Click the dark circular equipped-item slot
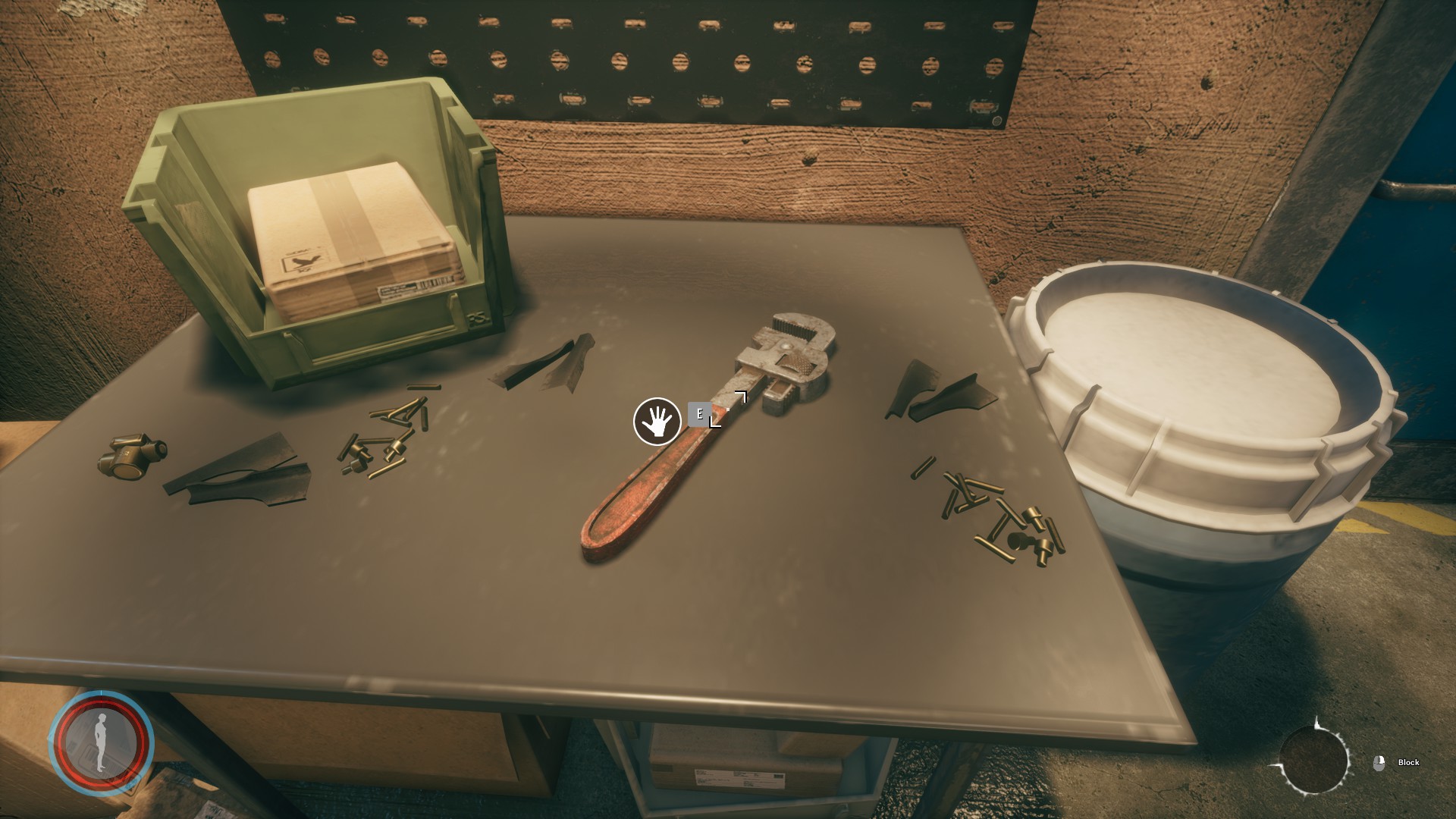 1314,761
